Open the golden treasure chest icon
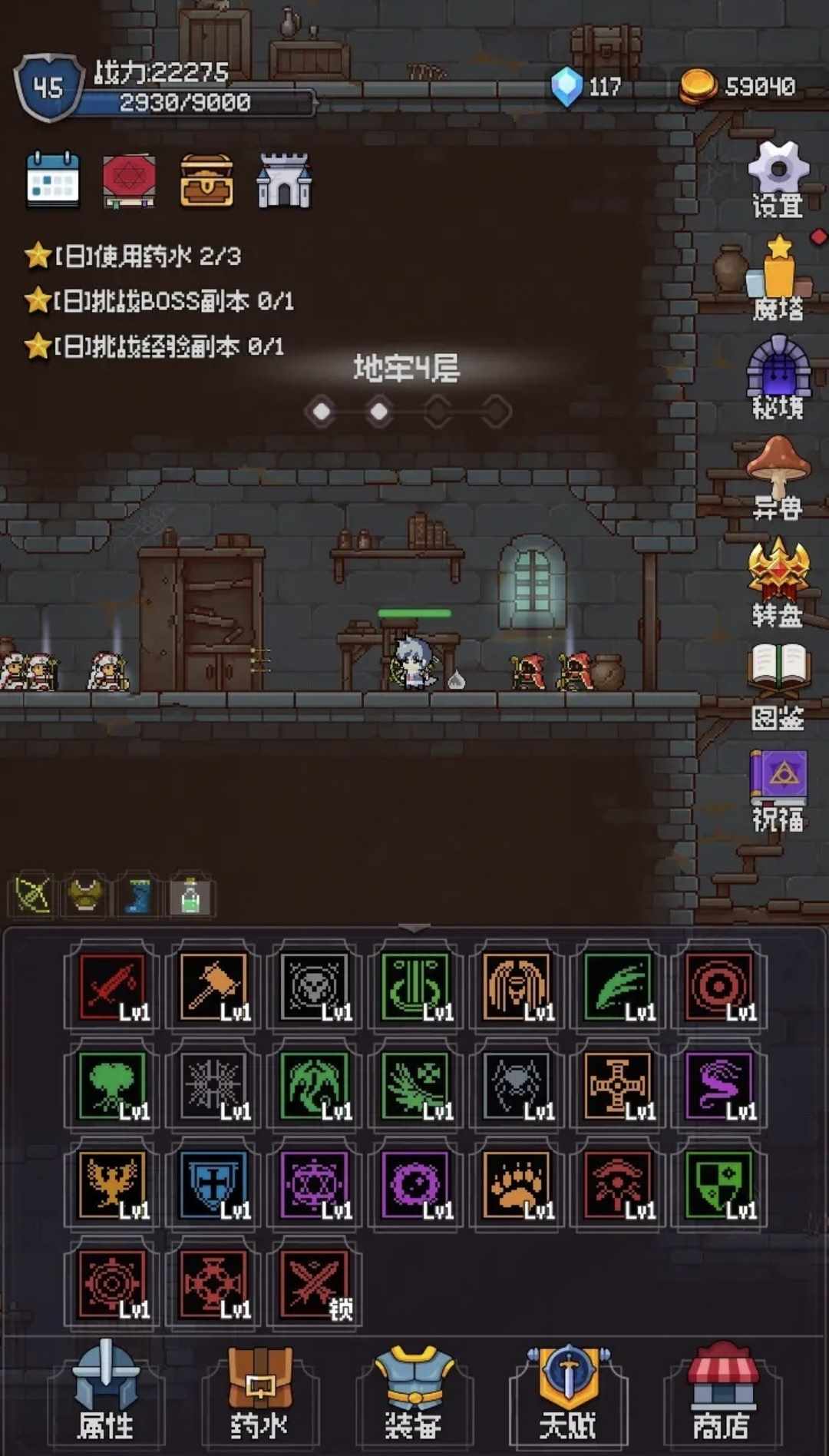The image size is (829, 1456). coord(206,181)
